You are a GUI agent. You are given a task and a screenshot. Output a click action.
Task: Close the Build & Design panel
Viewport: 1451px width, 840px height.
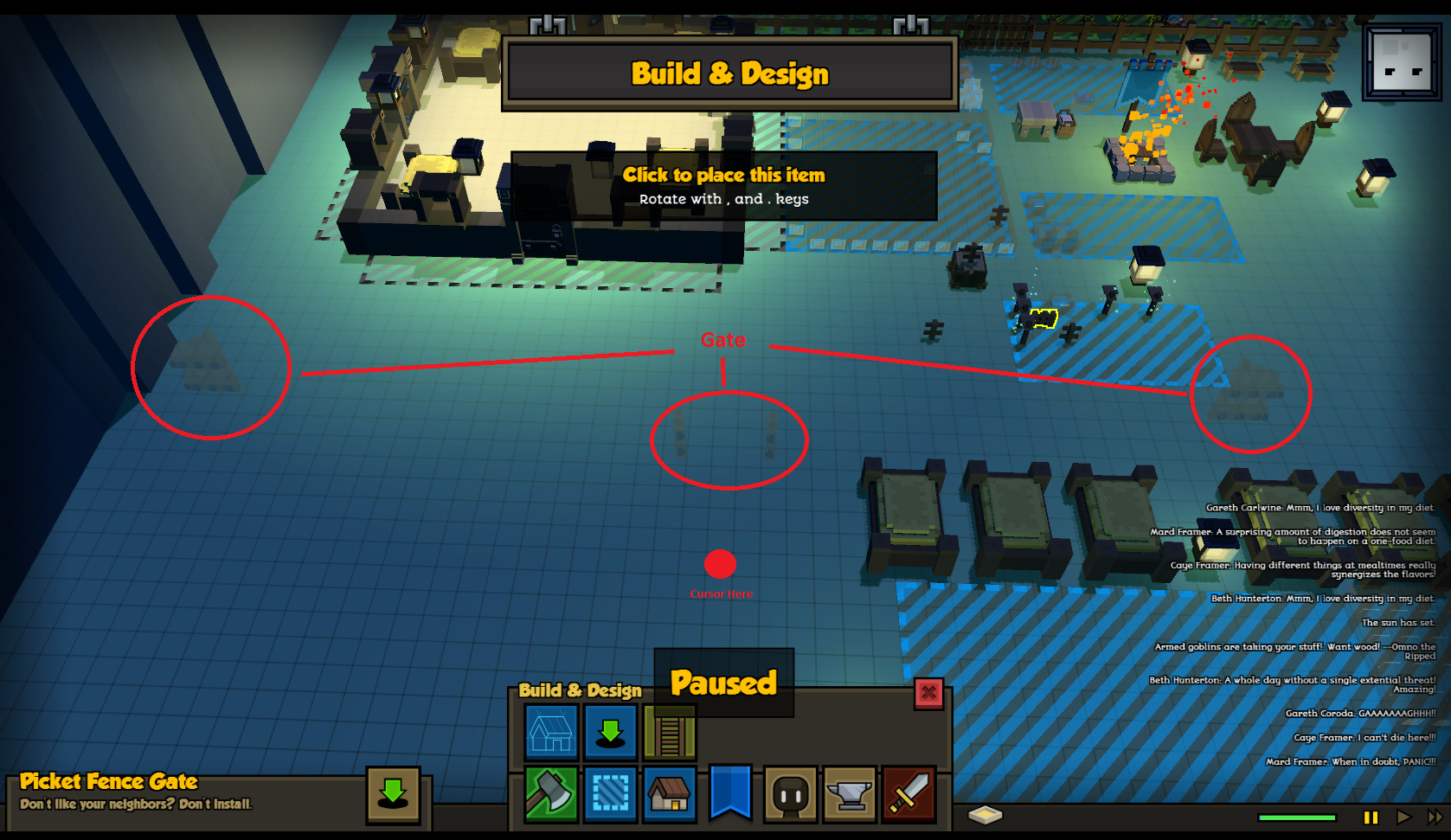tap(928, 693)
